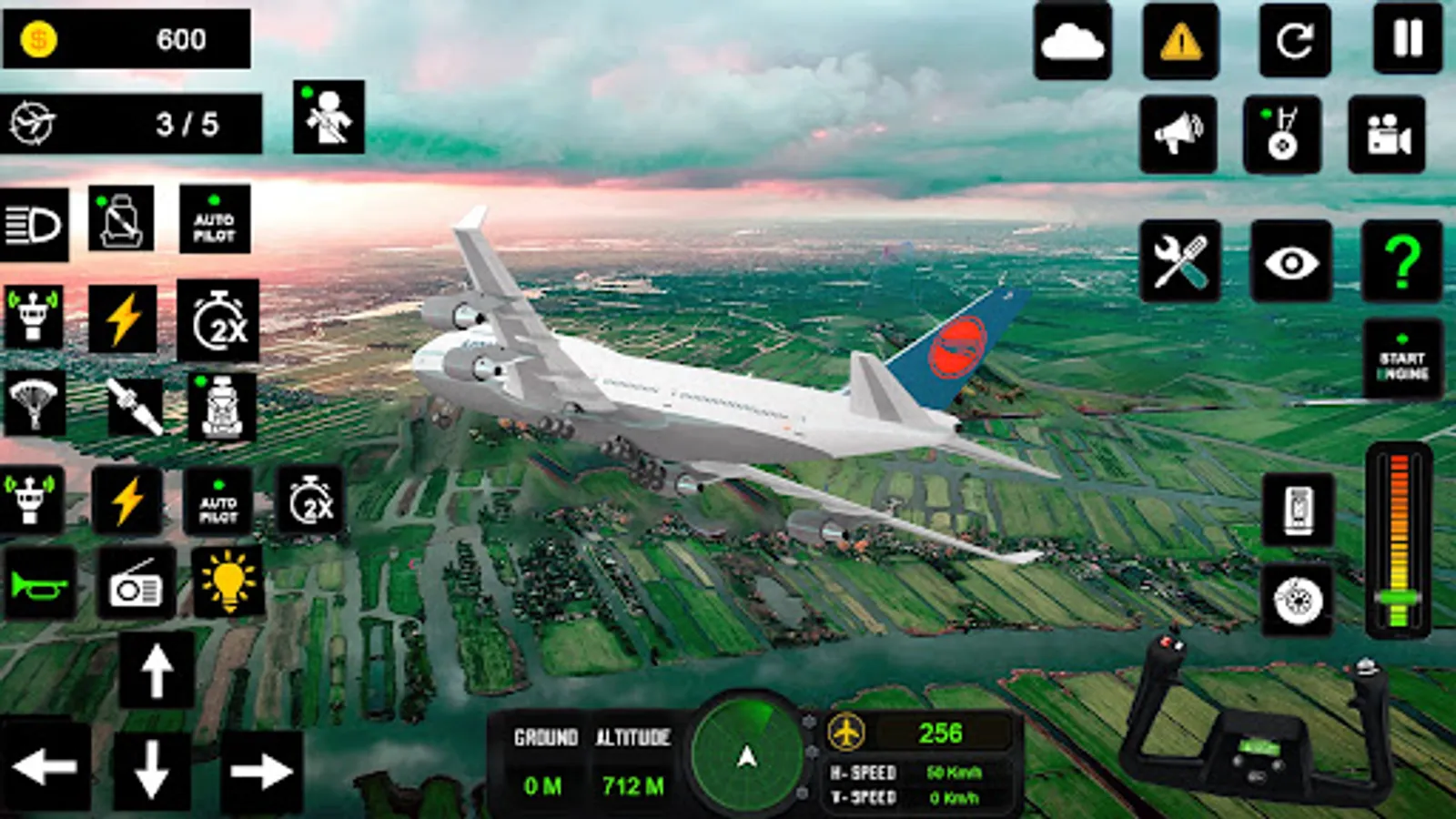The height and width of the screenshot is (819, 1456).
Task: Turn on the radio
Action: (x=136, y=584)
